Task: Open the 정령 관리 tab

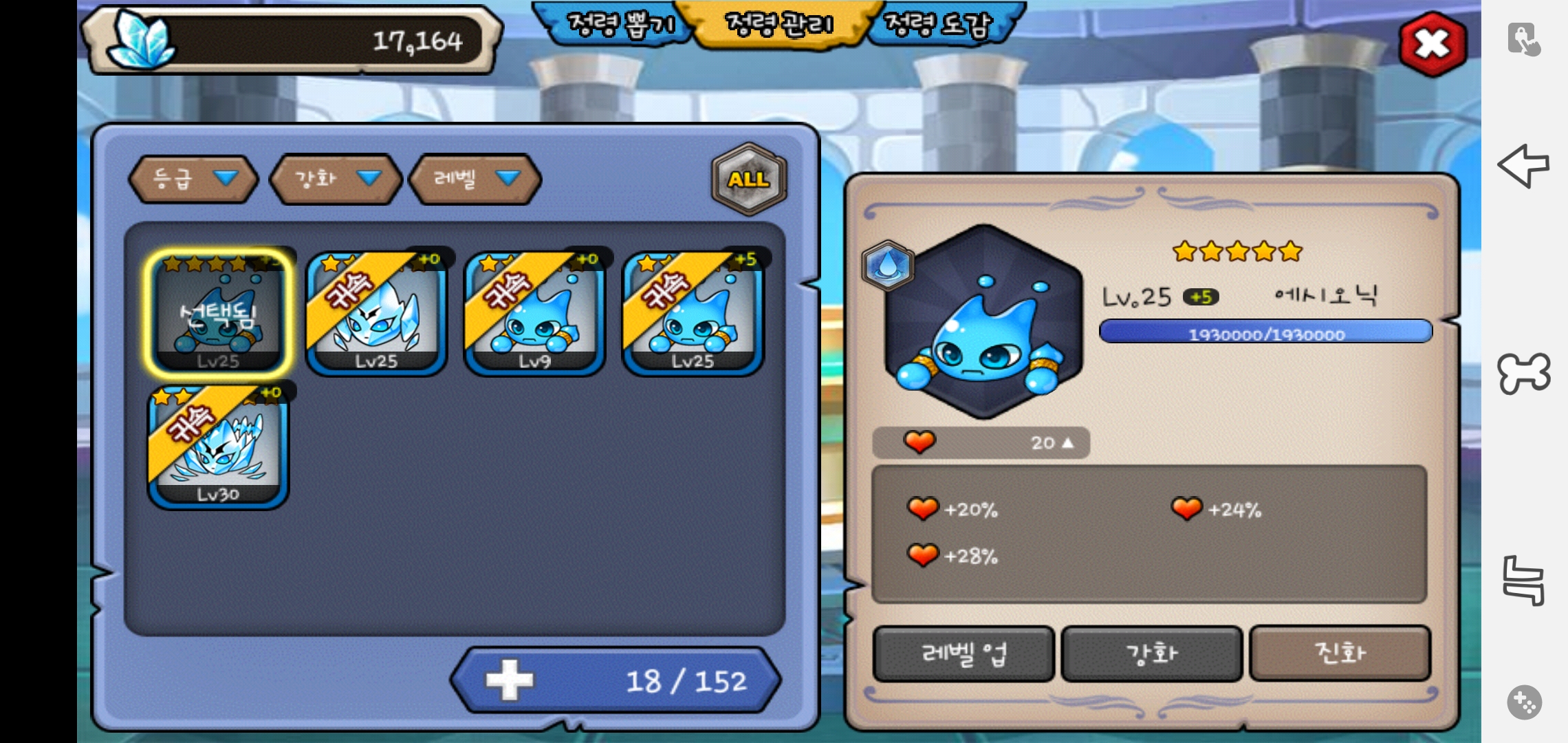Action: [x=779, y=25]
